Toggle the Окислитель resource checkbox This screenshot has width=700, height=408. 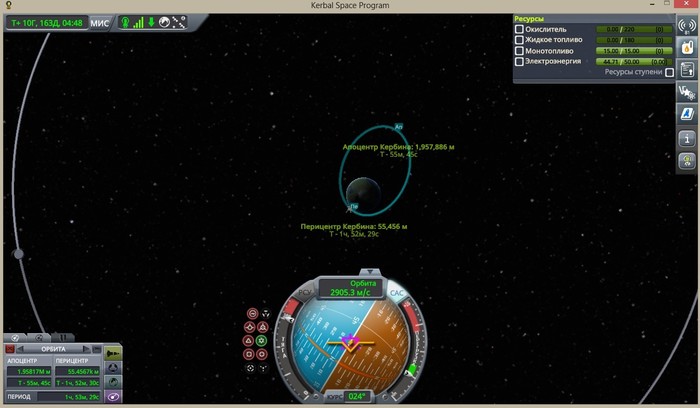click(519, 29)
